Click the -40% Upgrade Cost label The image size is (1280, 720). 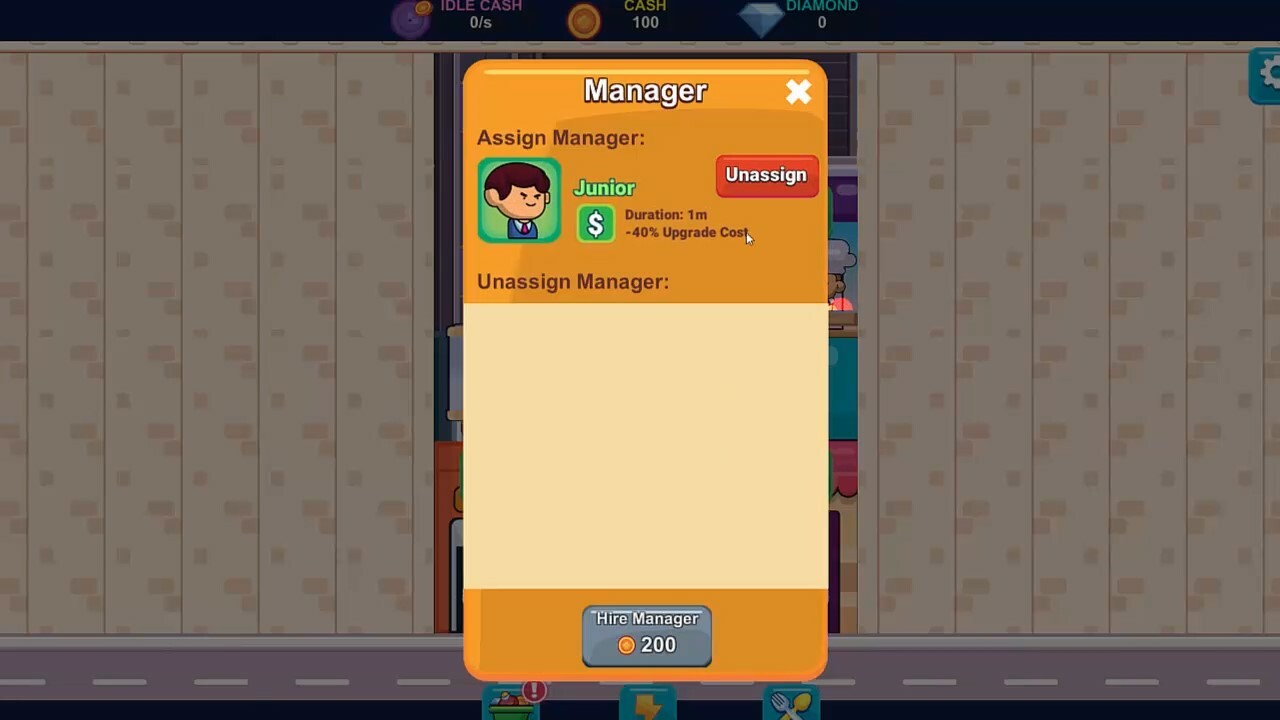tap(686, 232)
